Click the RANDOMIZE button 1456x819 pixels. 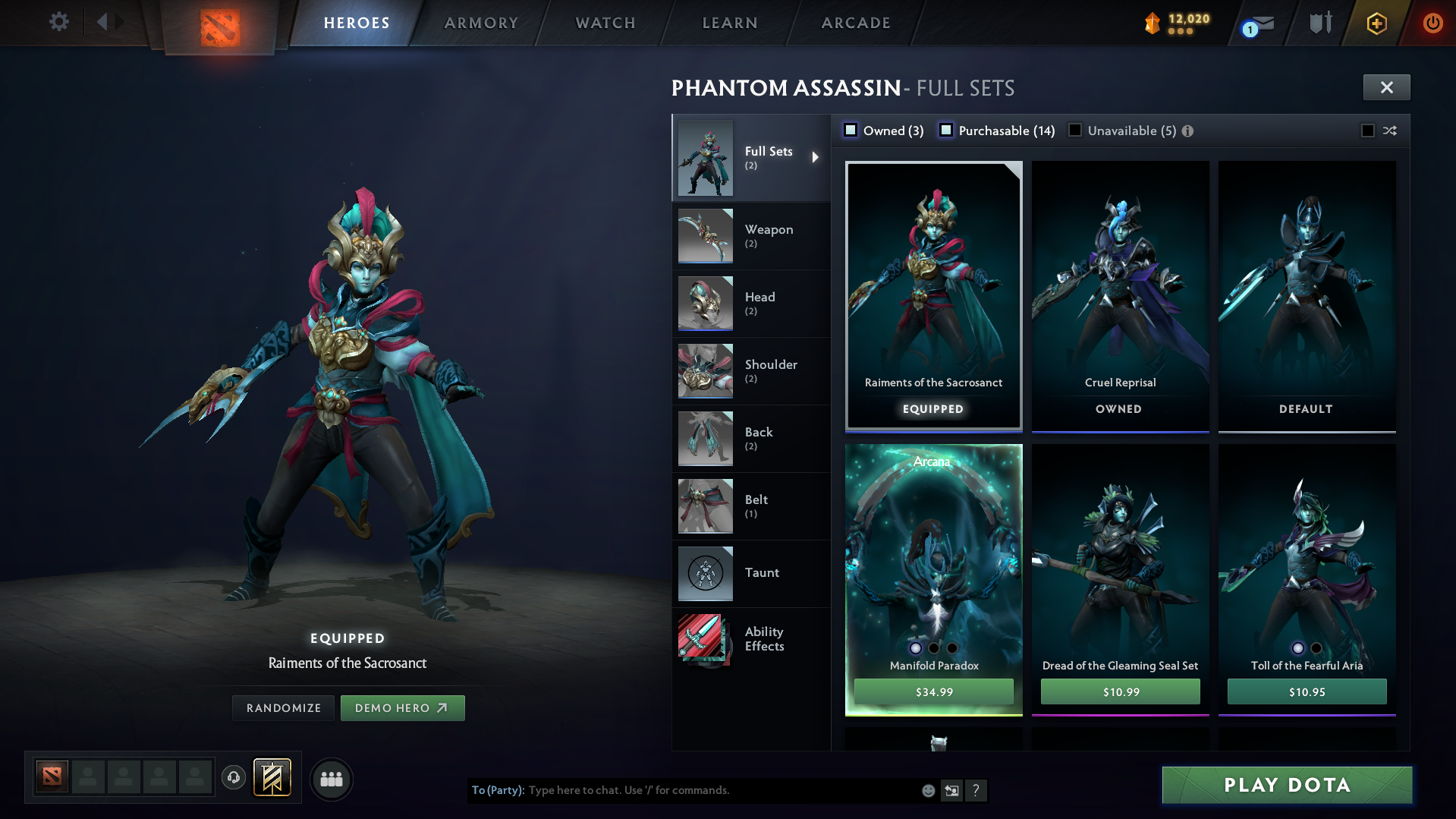coord(283,707)
